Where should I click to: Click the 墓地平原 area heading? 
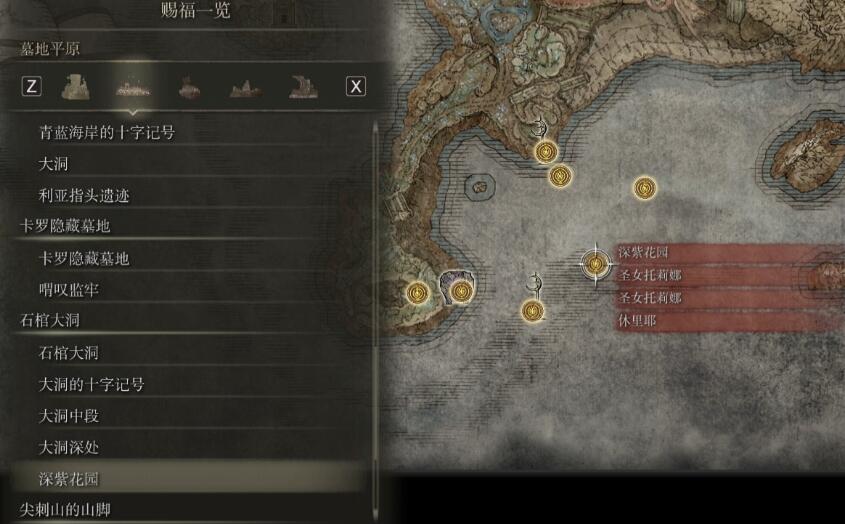(50, 48)
